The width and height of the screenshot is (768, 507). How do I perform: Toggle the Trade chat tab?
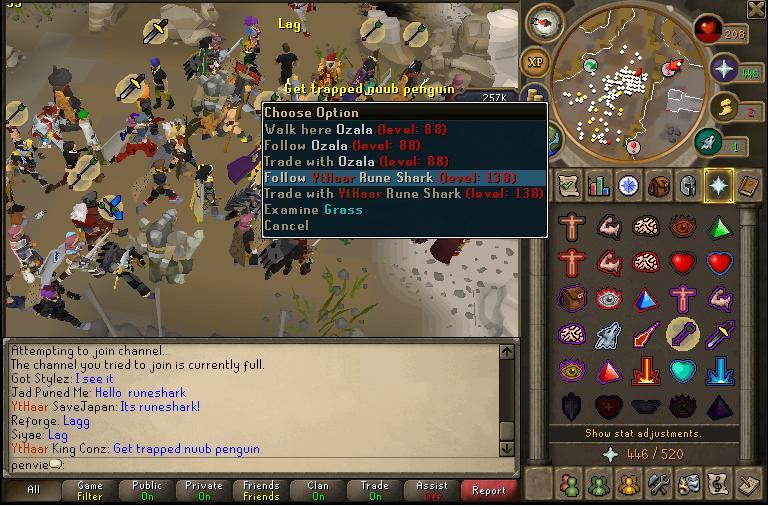375,490
